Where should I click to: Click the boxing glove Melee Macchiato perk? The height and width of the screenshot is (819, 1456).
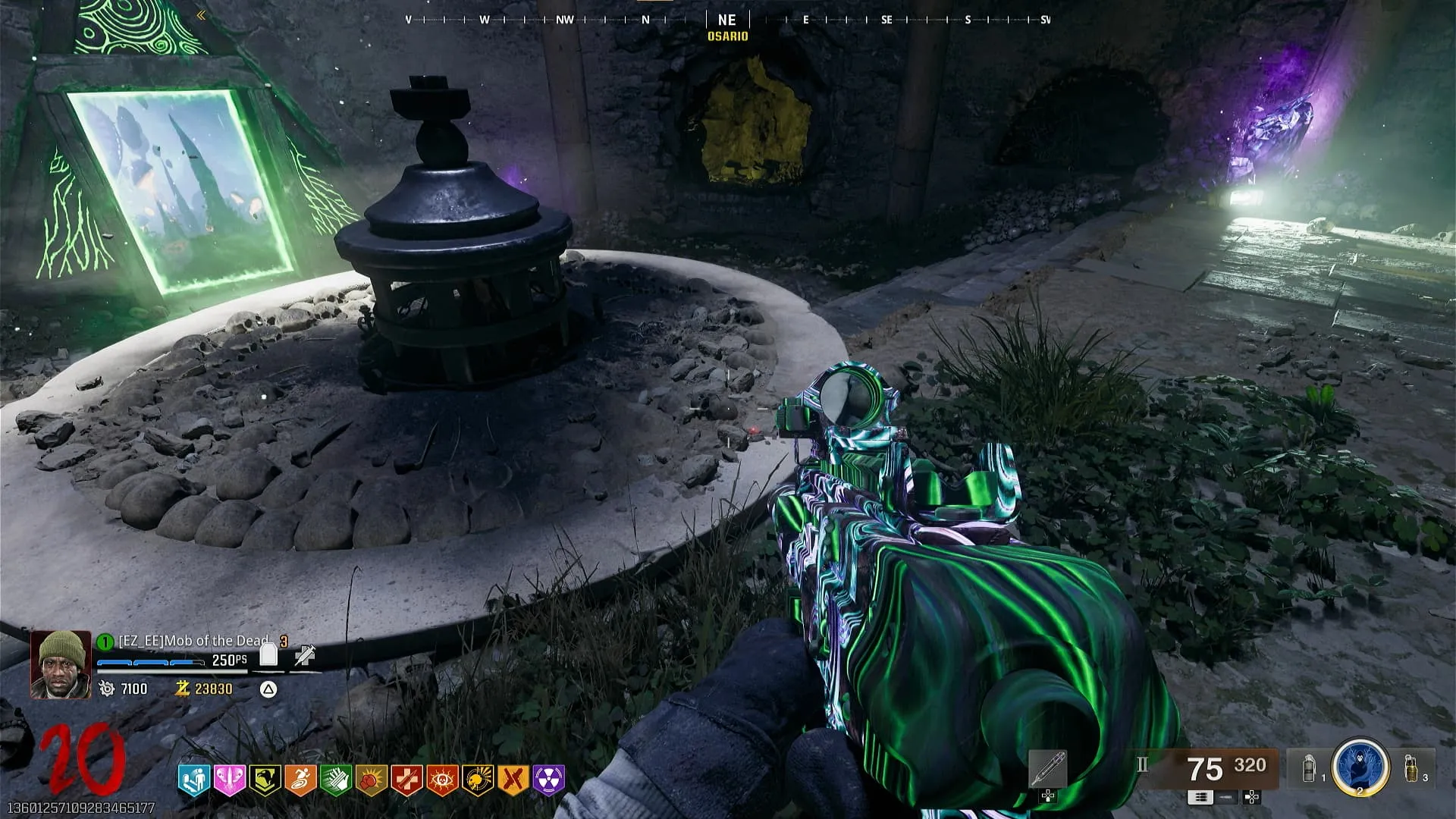point(372,780)
